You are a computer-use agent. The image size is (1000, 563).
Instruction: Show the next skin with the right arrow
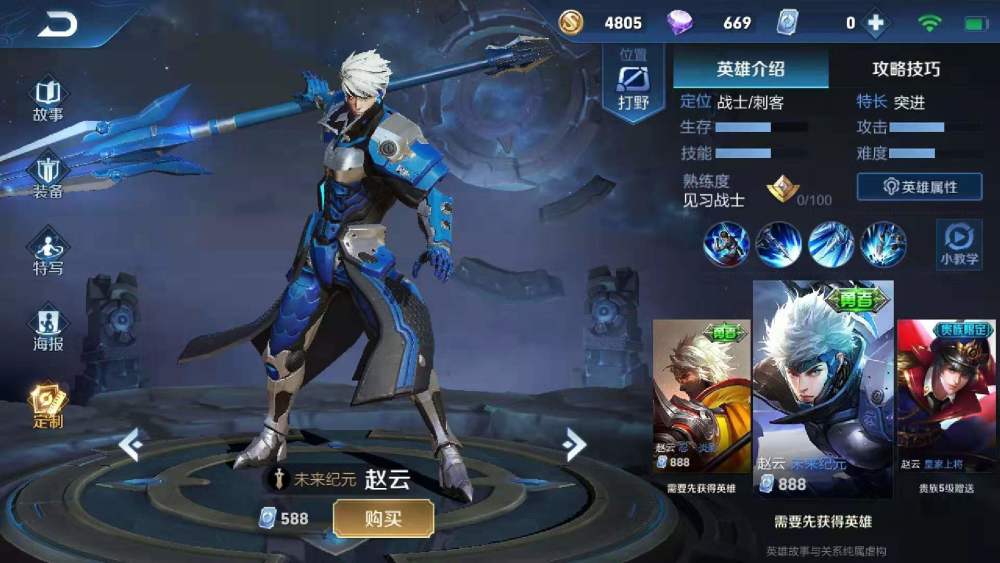point(573,444)
